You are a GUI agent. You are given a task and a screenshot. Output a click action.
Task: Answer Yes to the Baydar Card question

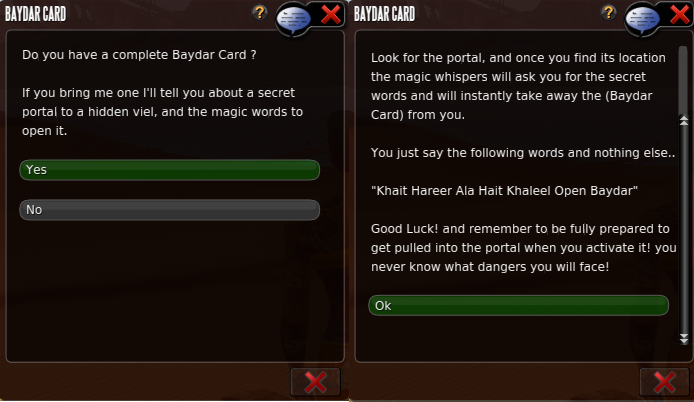[169, 170]
